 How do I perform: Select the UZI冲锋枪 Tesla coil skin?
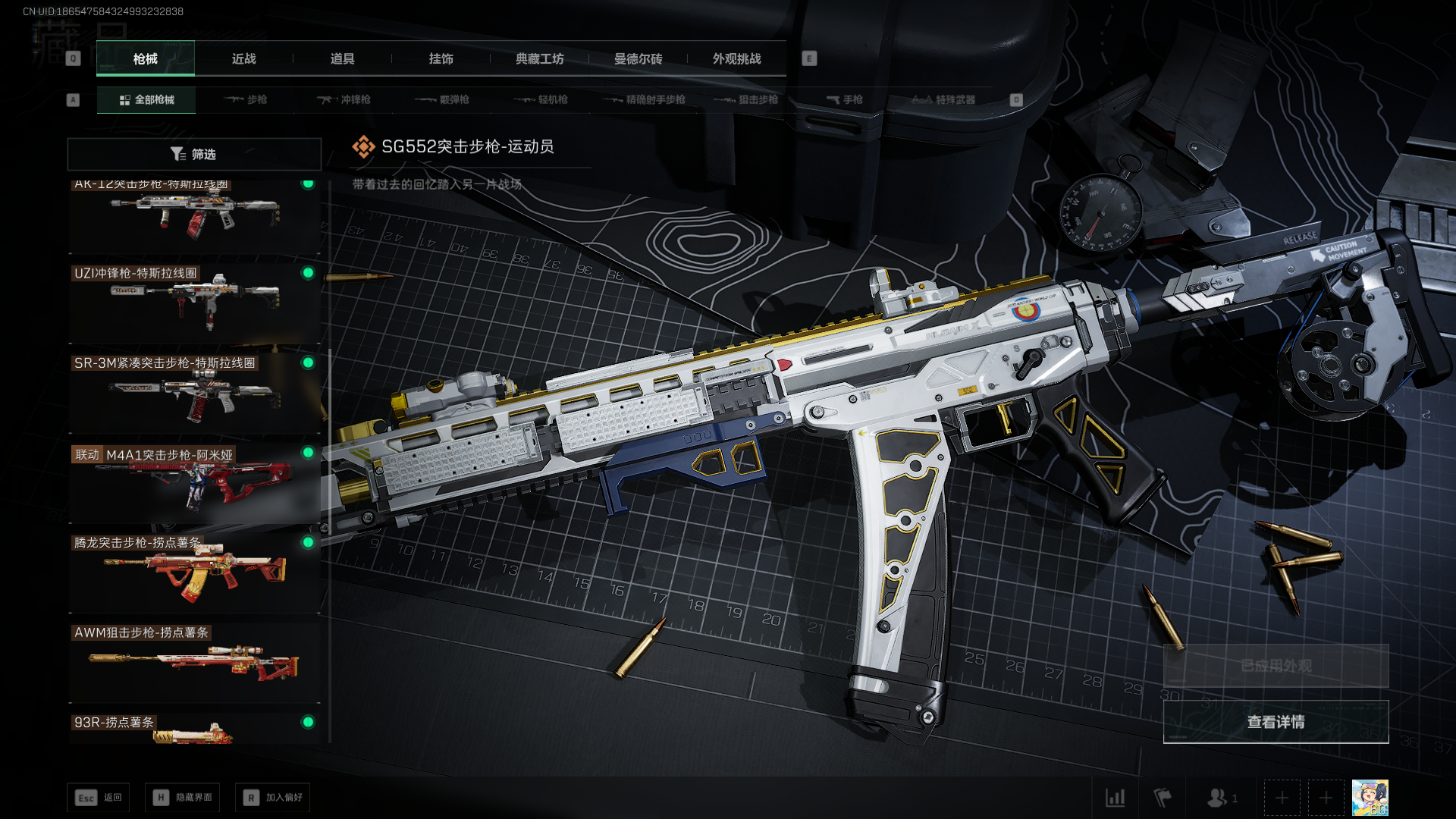click(194, 302)
